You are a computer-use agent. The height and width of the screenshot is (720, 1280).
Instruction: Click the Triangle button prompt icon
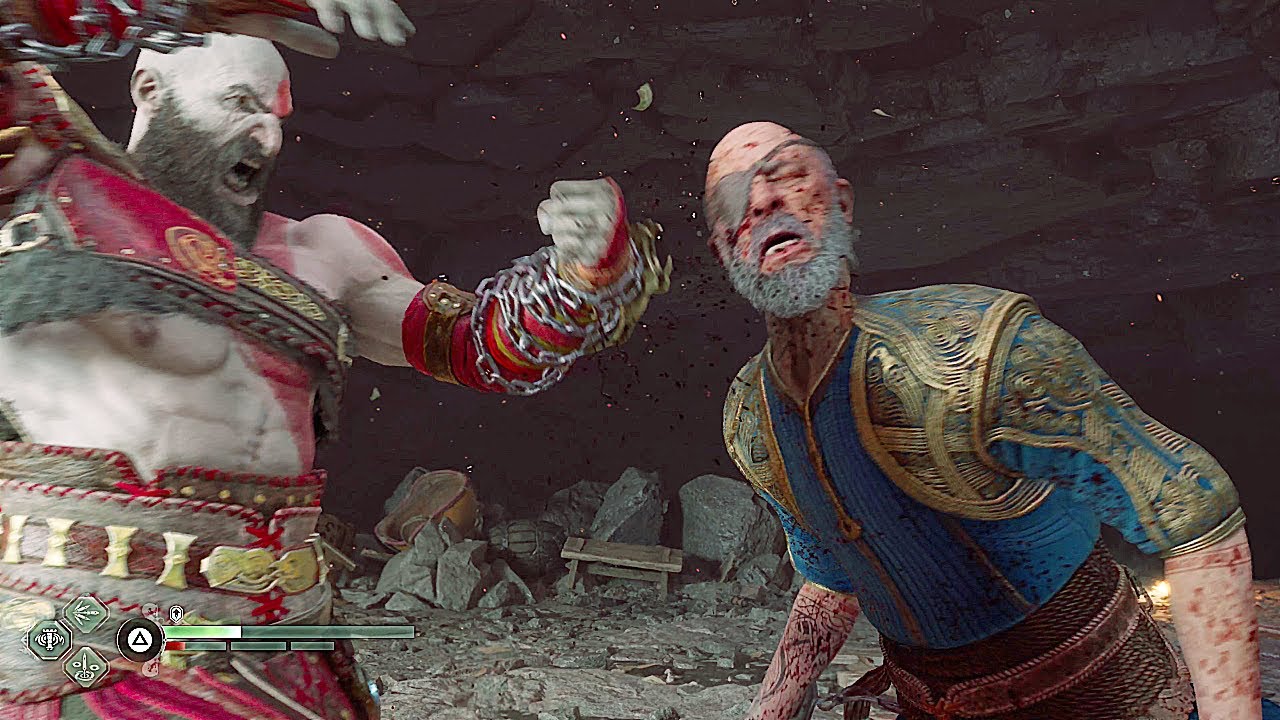coord(139,638)
